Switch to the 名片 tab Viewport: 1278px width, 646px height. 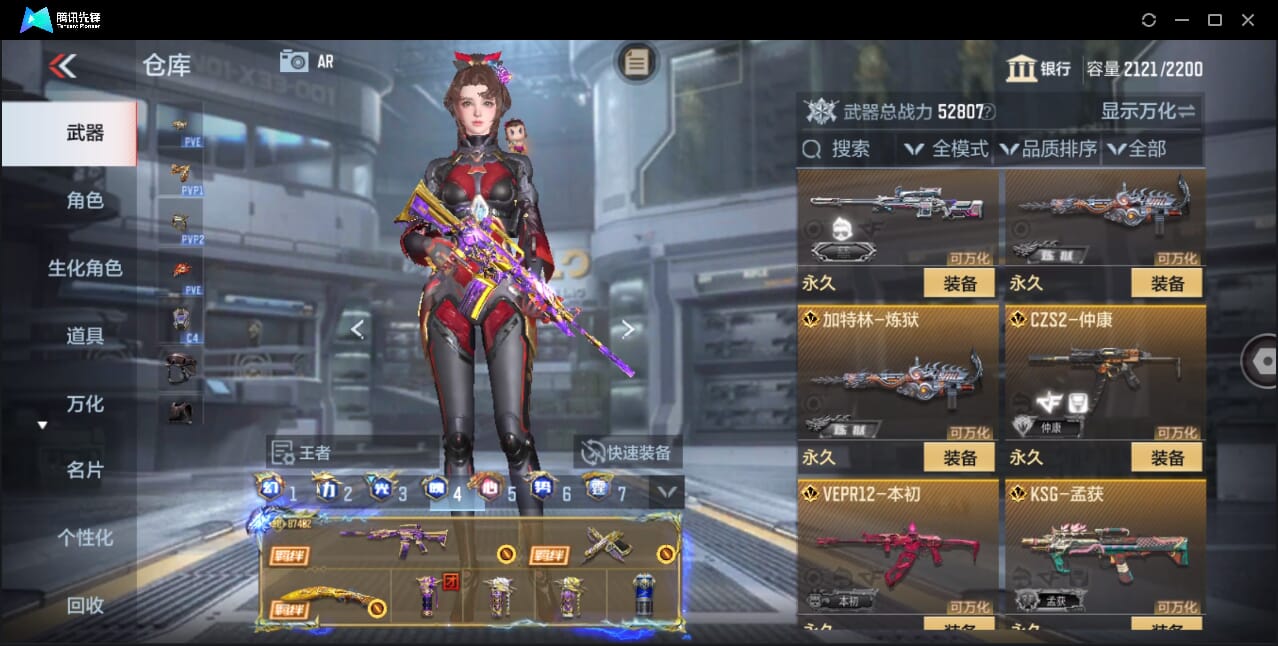tap(85, 470)
